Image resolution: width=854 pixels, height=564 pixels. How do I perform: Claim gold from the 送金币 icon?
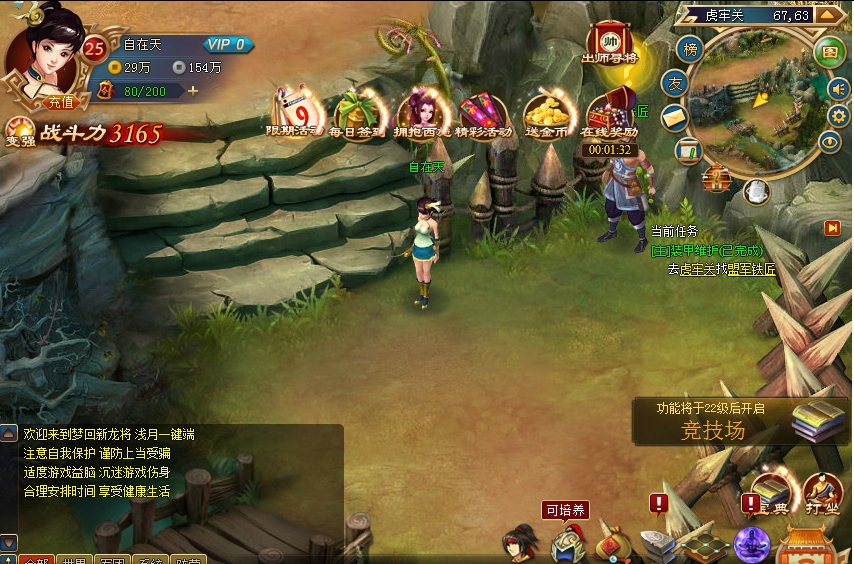[x=546, y=110]
